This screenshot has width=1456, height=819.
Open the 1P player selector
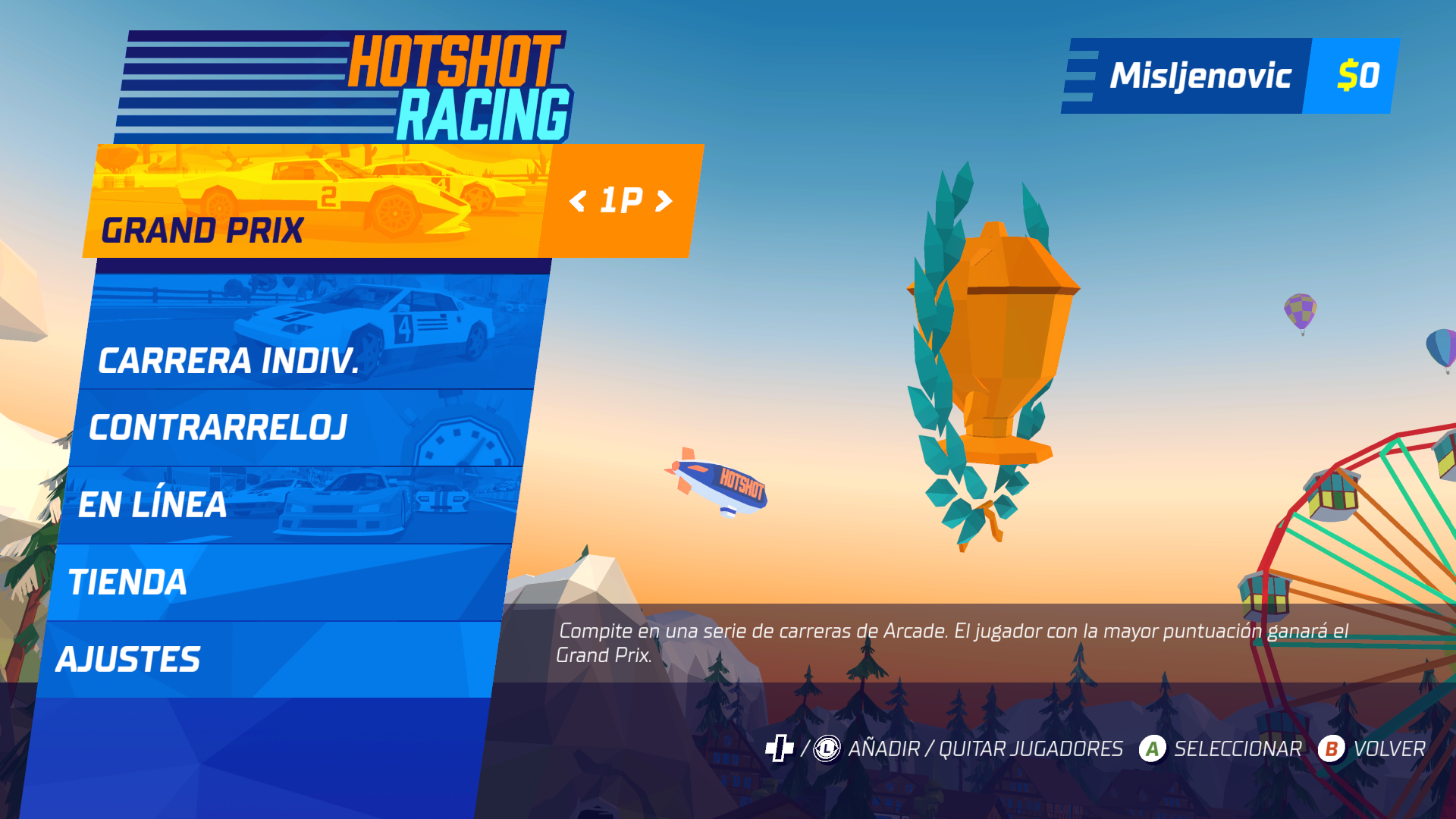622,201
